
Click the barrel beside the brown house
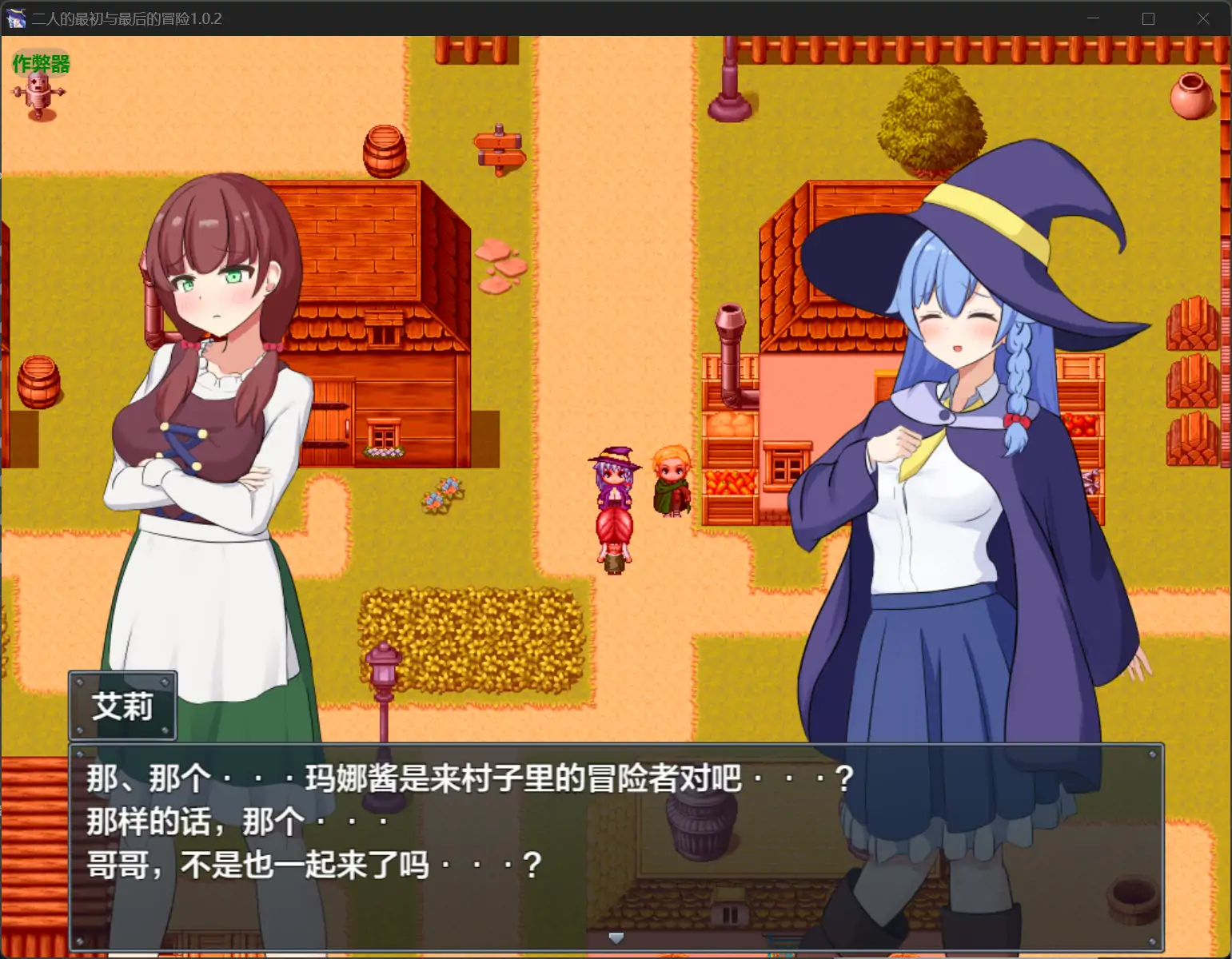pos(386,152)
